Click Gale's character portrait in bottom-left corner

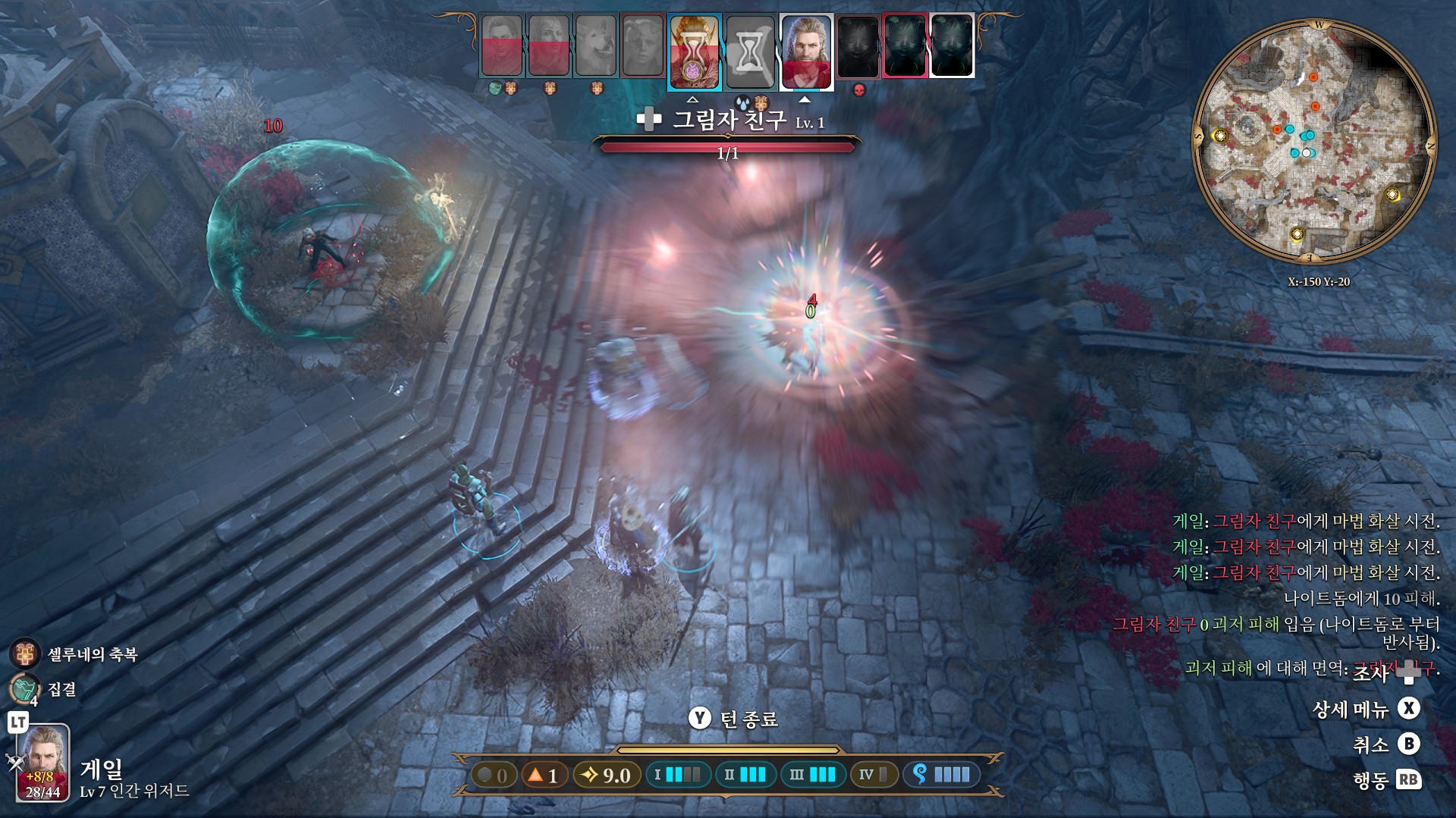(x=43, y=763)
